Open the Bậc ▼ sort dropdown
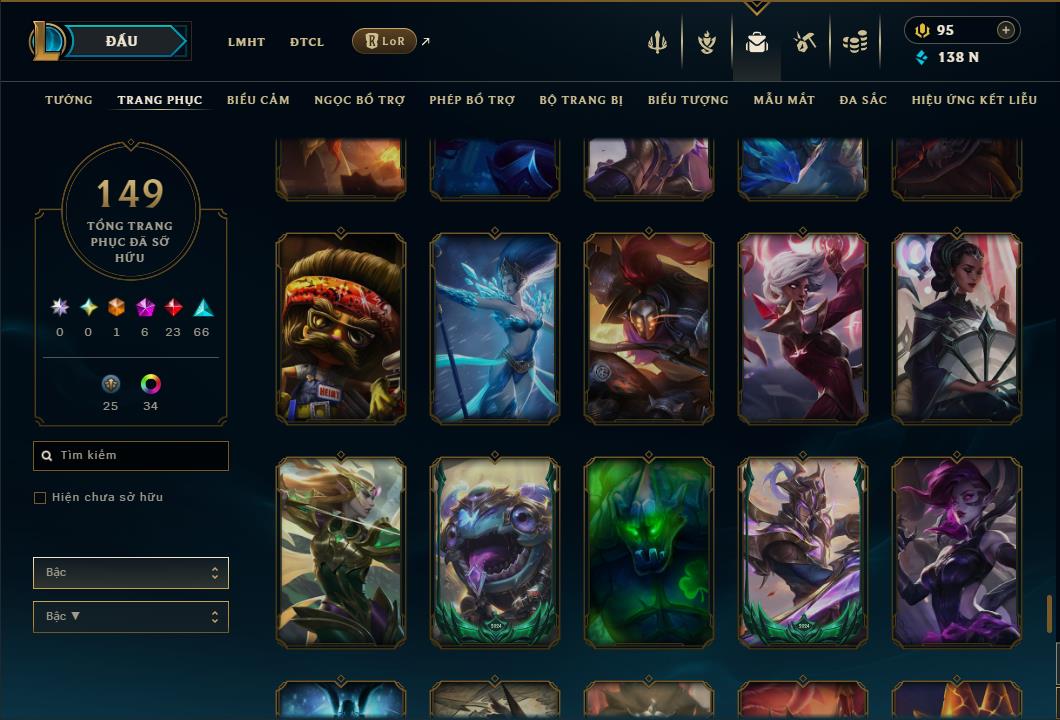The image size is (1060, 720). click(x=131, y=617)
